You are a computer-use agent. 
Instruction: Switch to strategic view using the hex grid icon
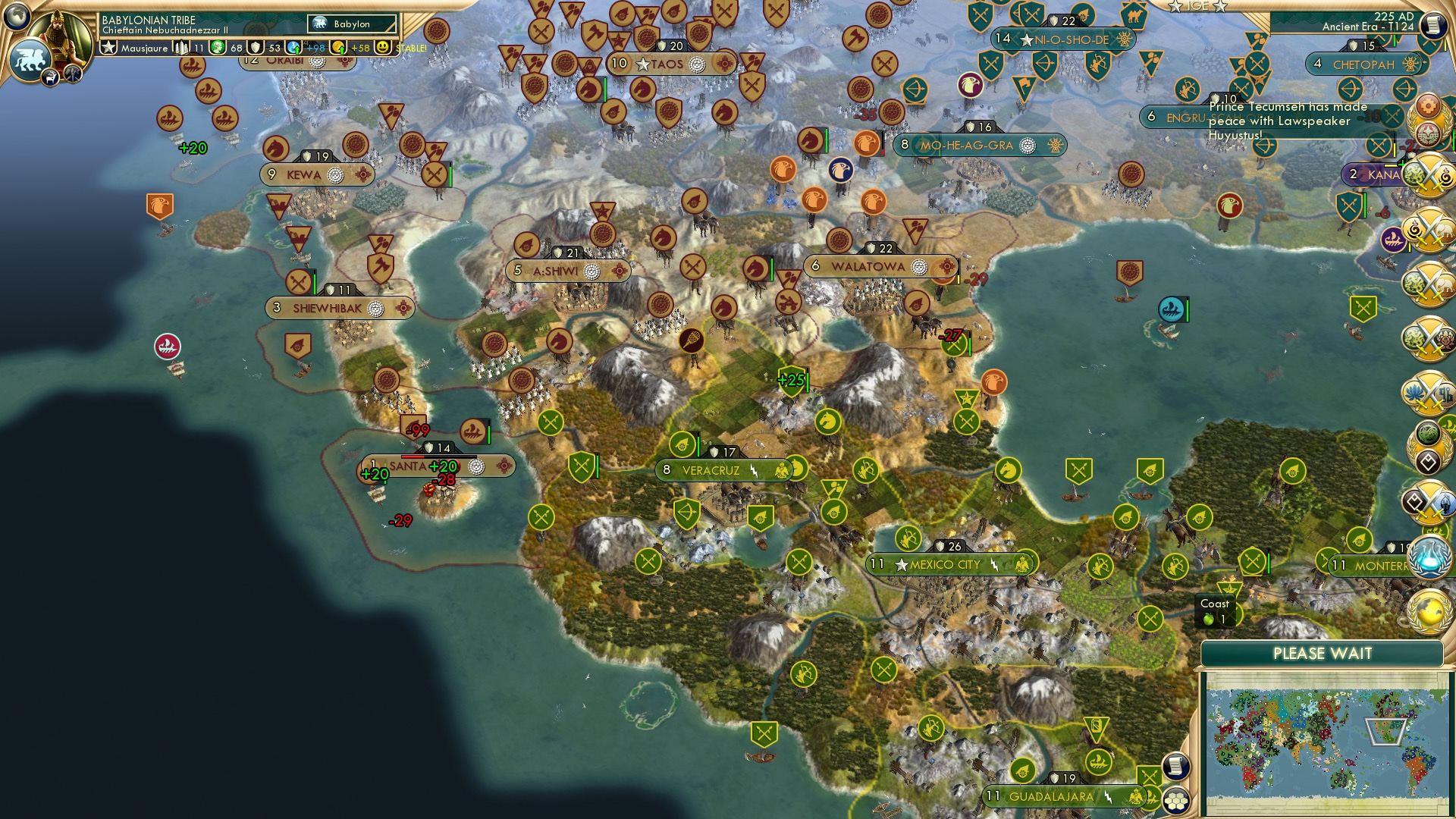pyautogui.click(x=1175, y=801)
